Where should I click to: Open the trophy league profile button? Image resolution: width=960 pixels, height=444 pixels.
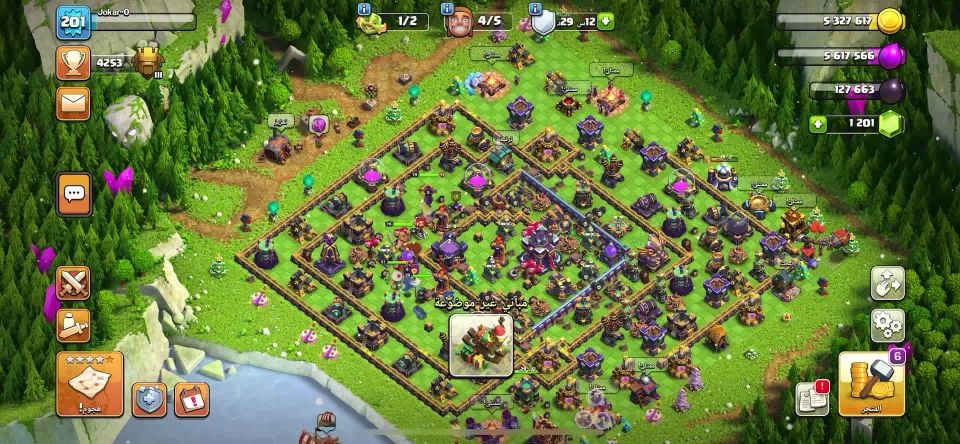[x=73, y=62]
